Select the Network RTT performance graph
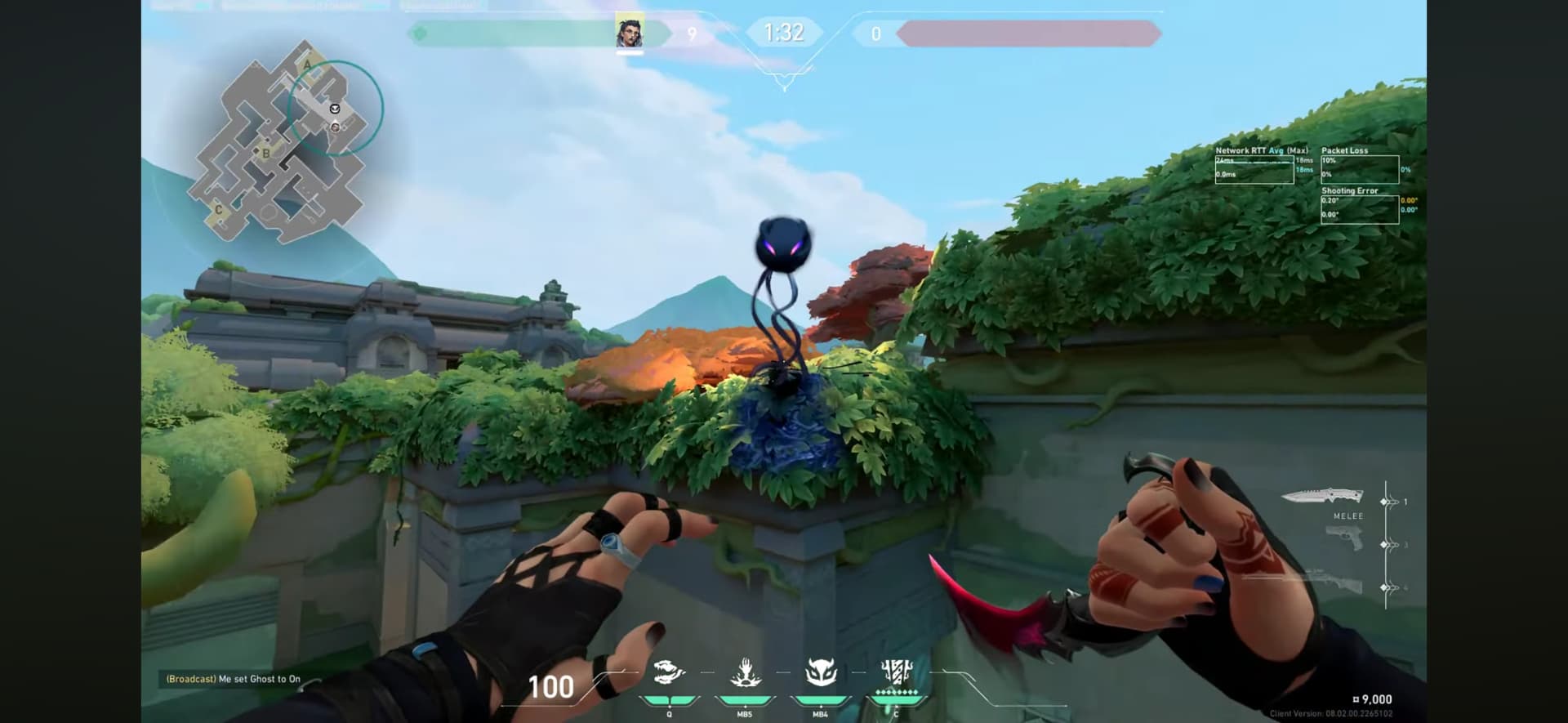1568x723 pixels. pos(1254,169)
